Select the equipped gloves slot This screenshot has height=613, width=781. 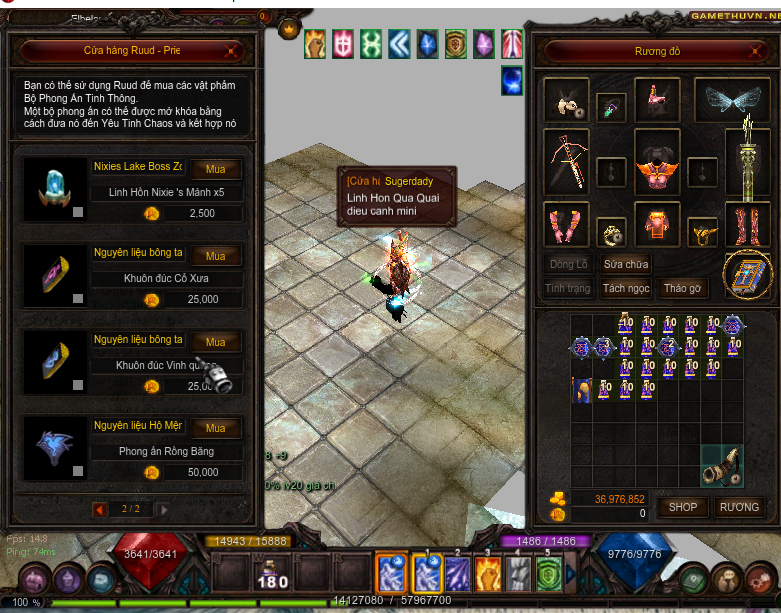click(568, 224)
